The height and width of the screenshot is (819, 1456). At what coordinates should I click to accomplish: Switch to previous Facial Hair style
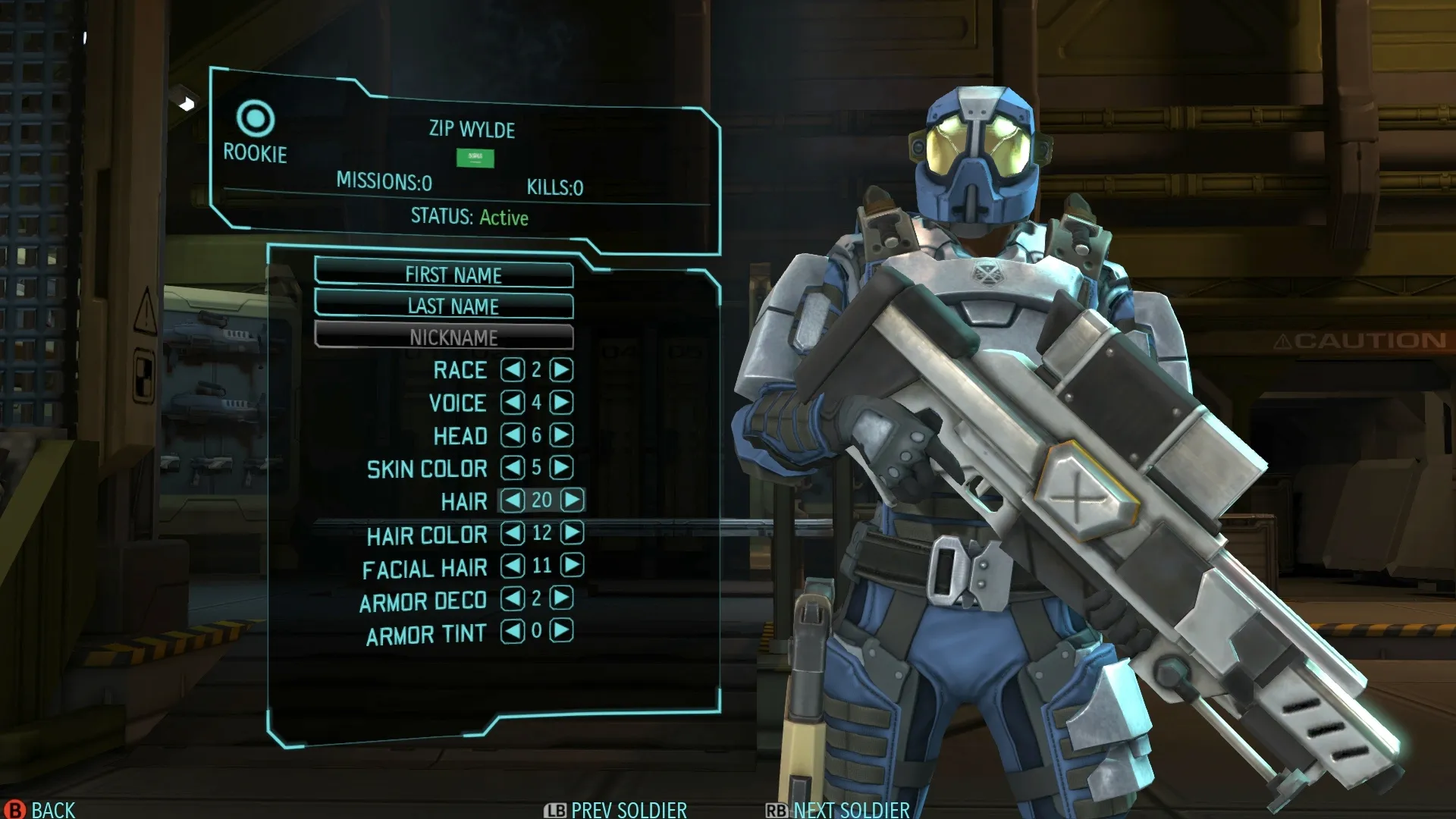[x=513, y=566]
